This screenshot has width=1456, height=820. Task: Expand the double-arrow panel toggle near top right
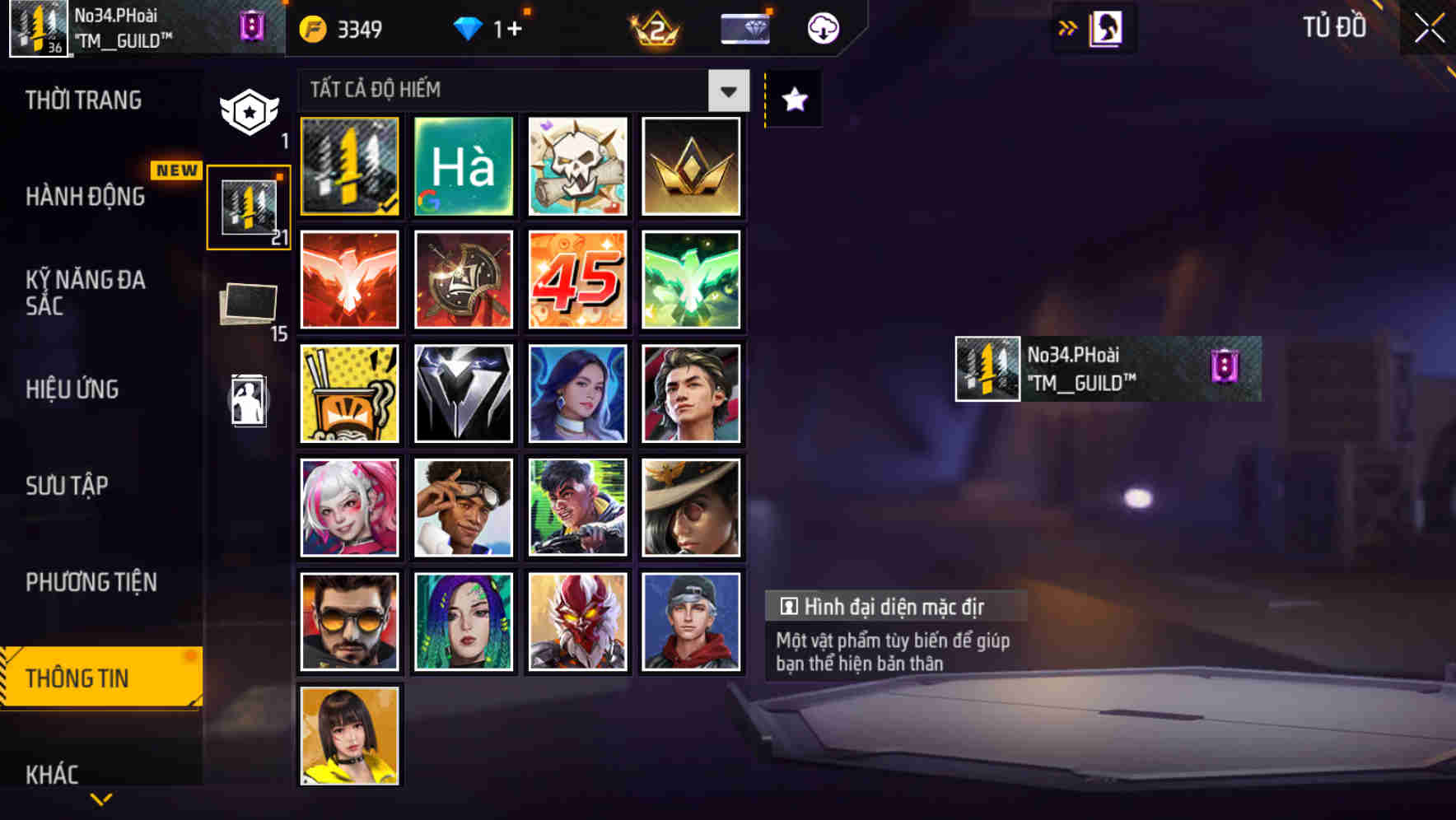pos(1068,27)
